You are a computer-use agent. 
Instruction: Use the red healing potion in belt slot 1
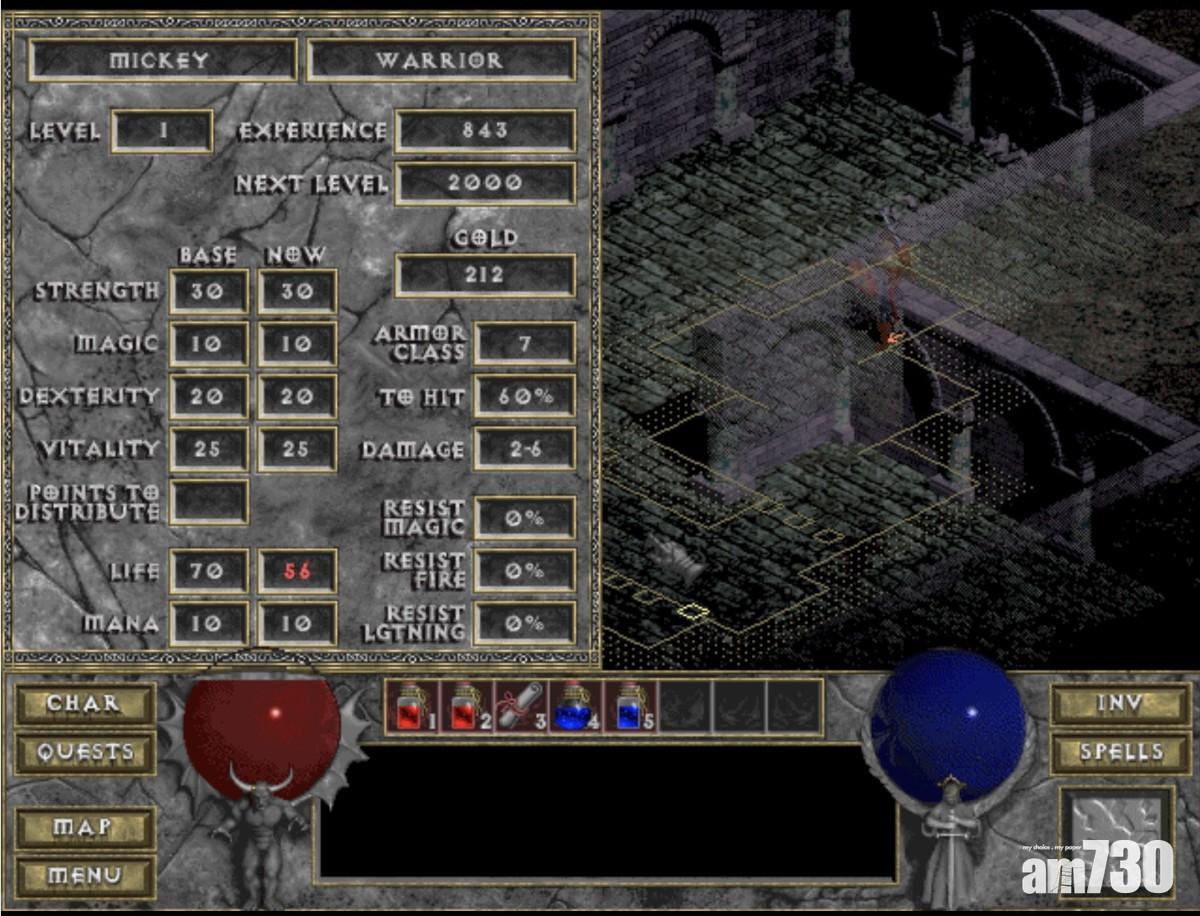pos(411,706)
